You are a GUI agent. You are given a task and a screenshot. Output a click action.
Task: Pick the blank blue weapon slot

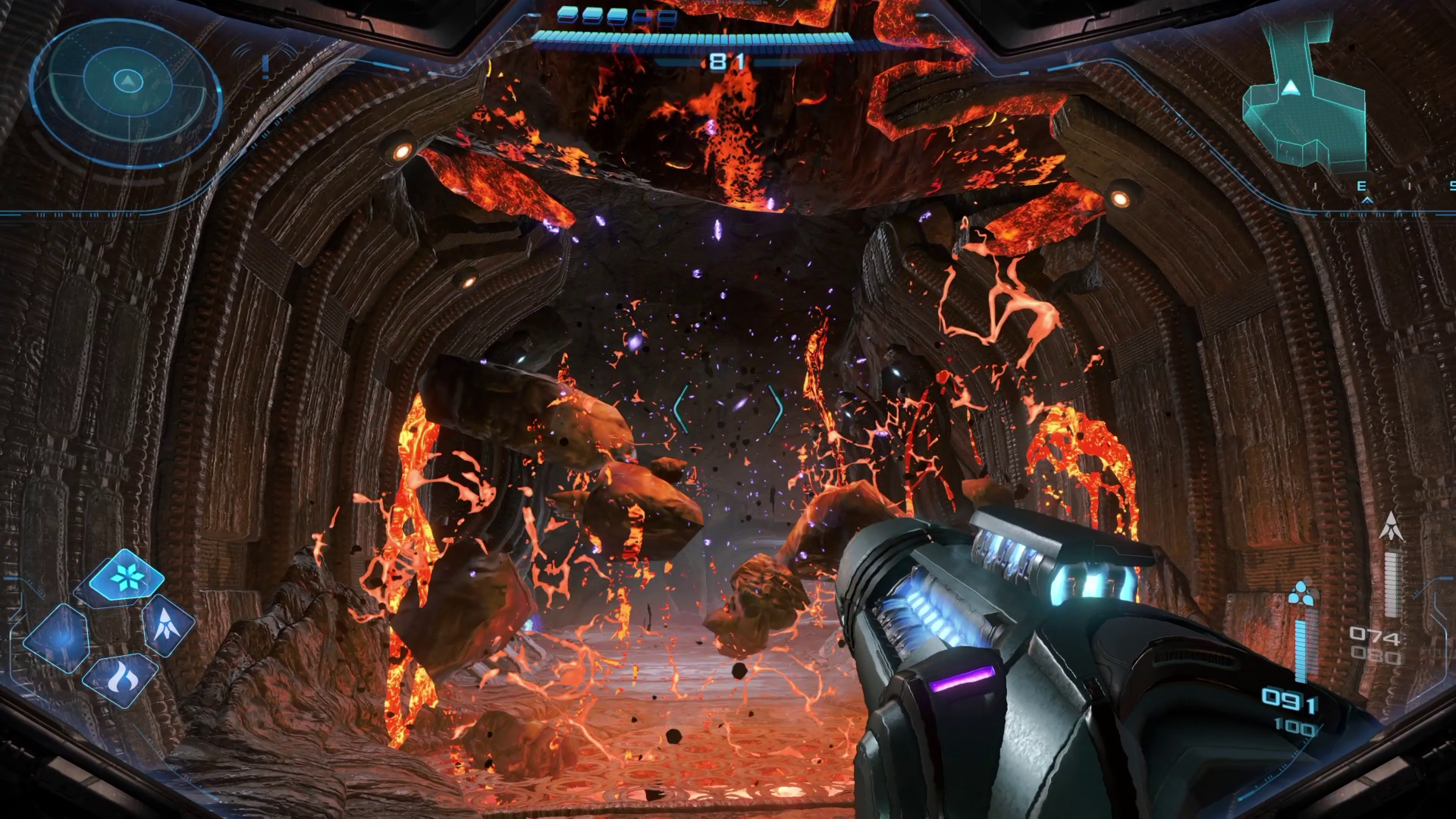(58, 638)
